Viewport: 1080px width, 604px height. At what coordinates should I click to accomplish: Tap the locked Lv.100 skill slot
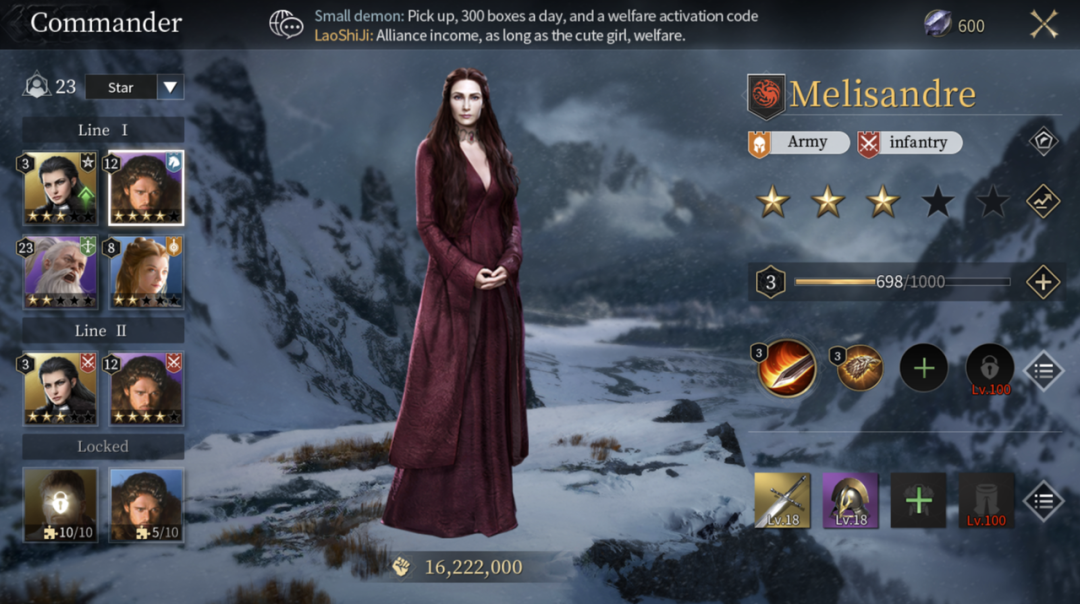click(x=990, y=369)
